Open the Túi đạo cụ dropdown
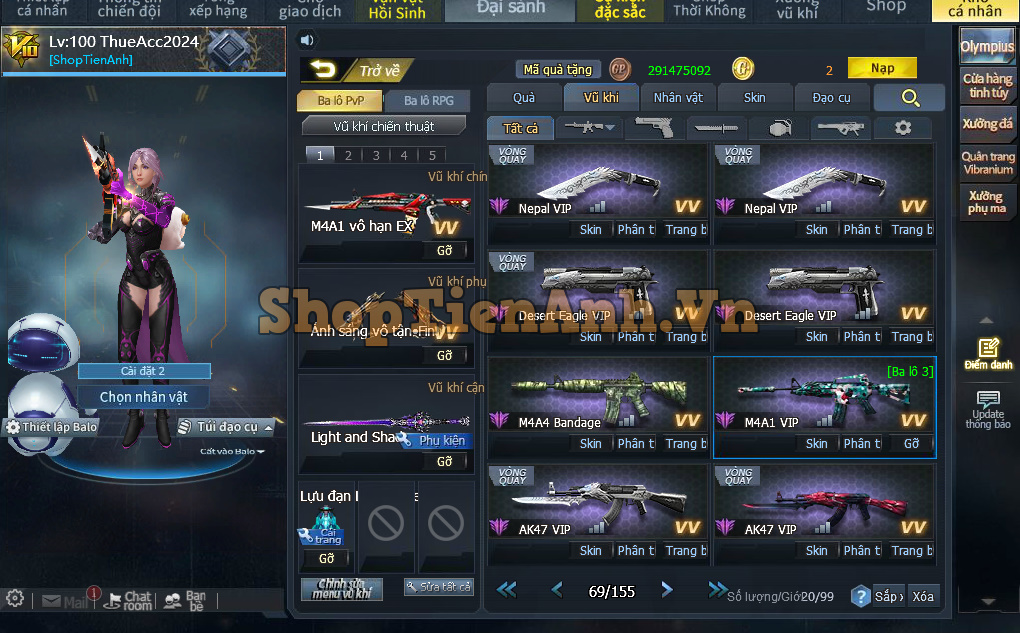The image size is (1020, 633). point(226,427)
